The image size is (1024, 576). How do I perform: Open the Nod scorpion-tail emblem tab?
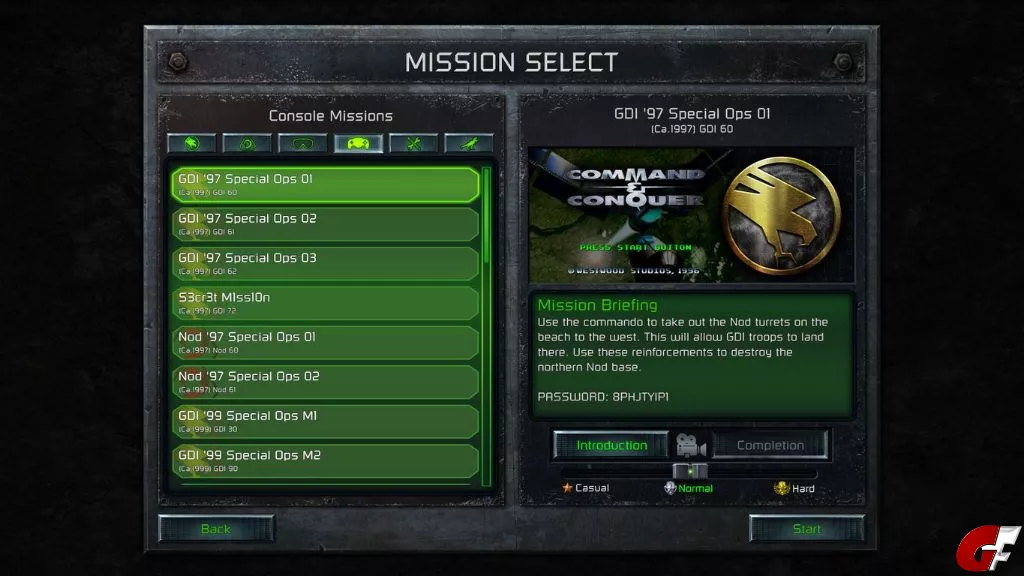pyautogui.click(x=247, y=144)
